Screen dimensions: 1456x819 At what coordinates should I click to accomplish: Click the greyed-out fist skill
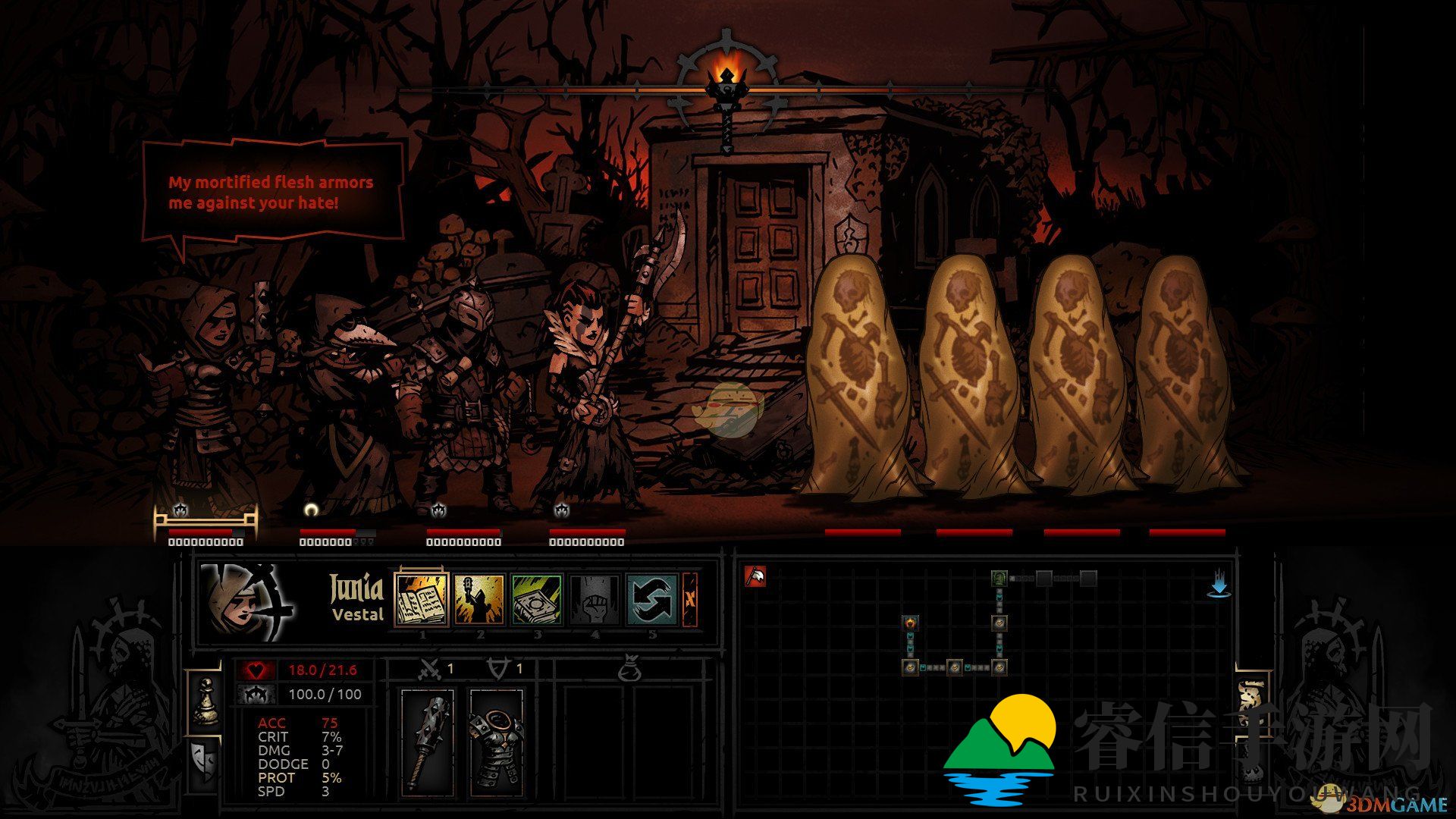pos(595,599)
